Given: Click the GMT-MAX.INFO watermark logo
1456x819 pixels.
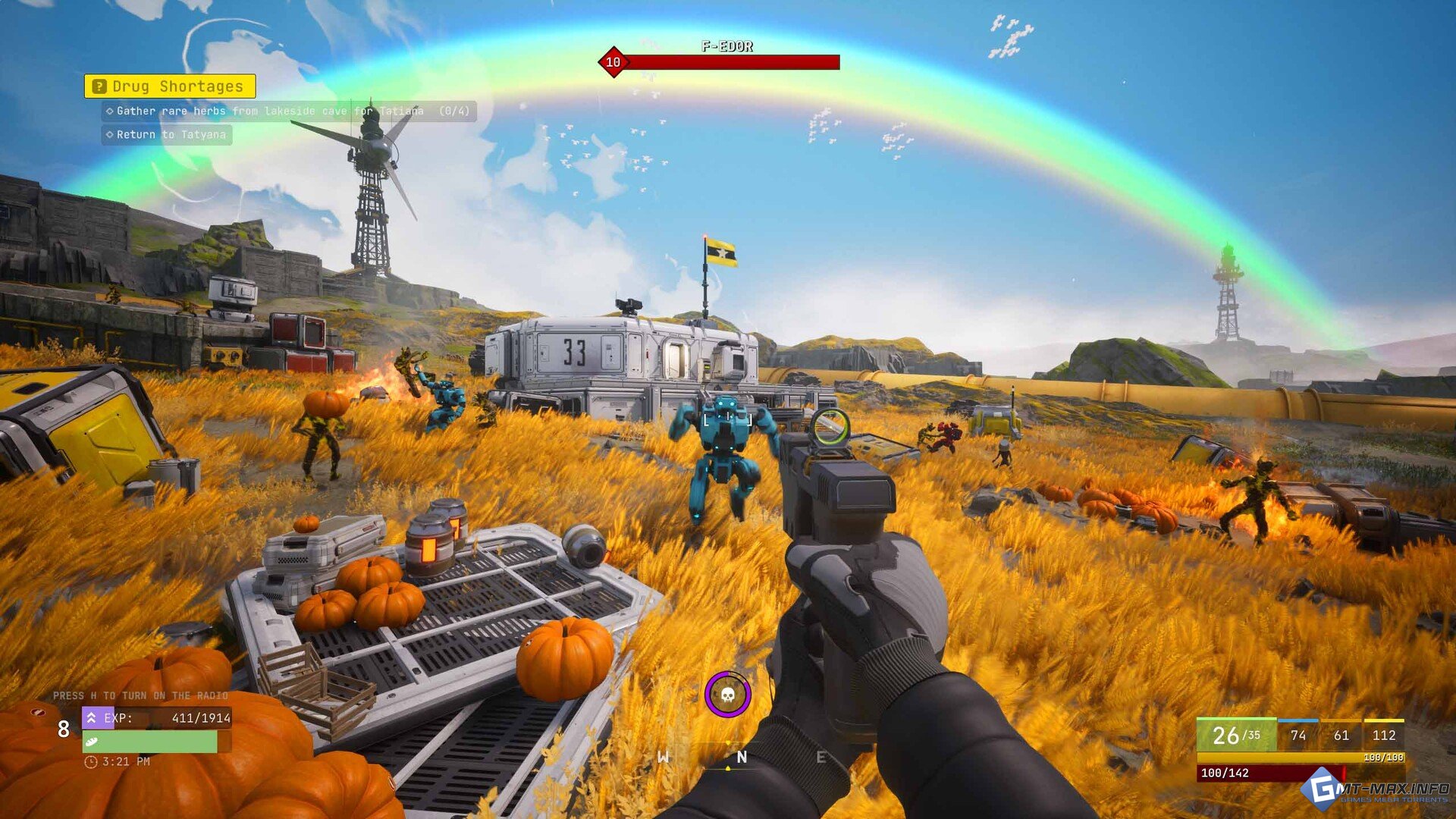Looking at the screenshot, I should pyautogui.click(x=1376, y=791).
